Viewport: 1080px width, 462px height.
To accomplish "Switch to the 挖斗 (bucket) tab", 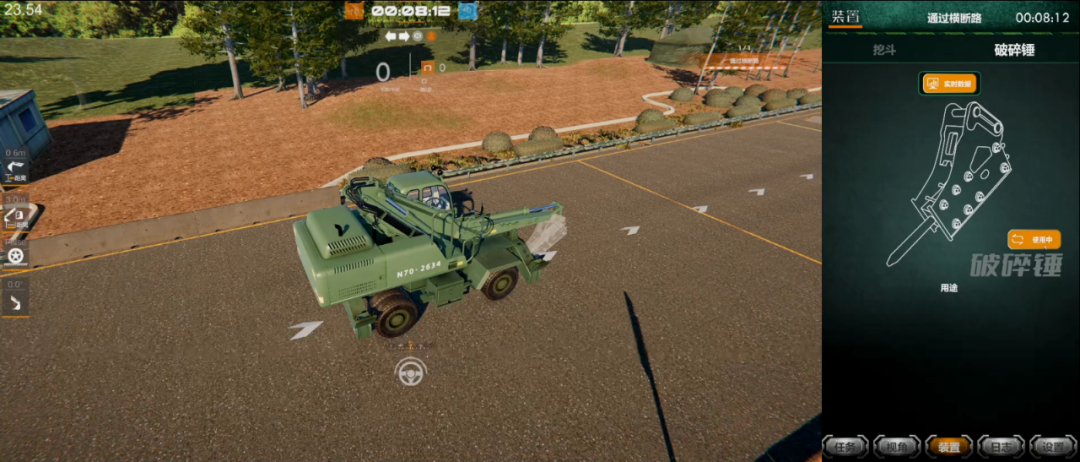I will tap(884, 50).
